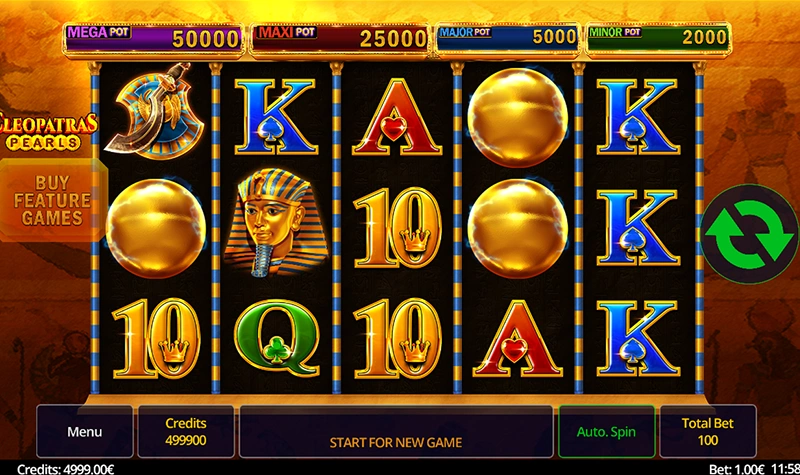The width and height of the screenshot is (800, 475).
Task: Click the Credits panel
Action: pyautogui.click(x=186, y=432)
